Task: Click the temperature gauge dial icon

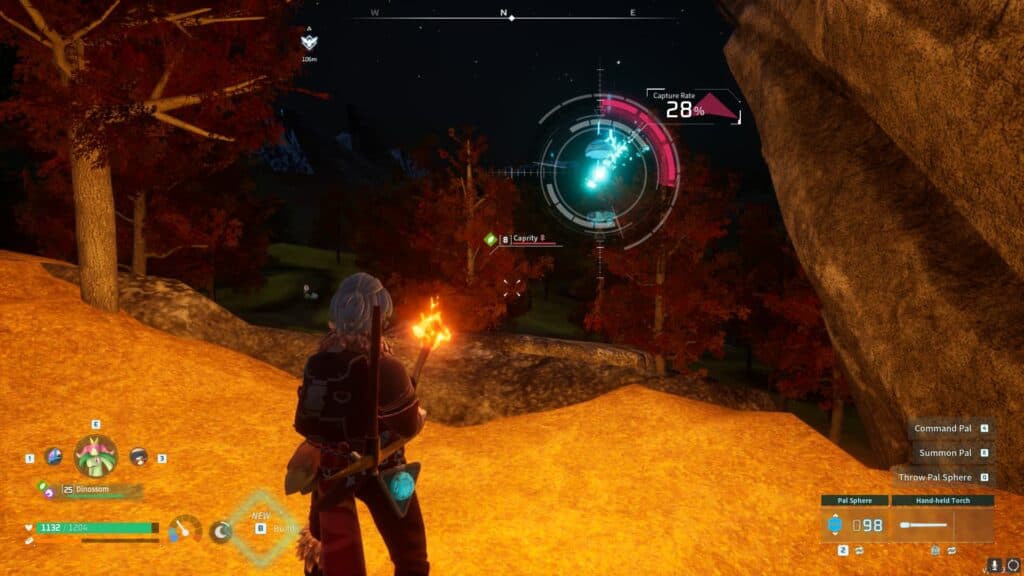Action: 184,530
